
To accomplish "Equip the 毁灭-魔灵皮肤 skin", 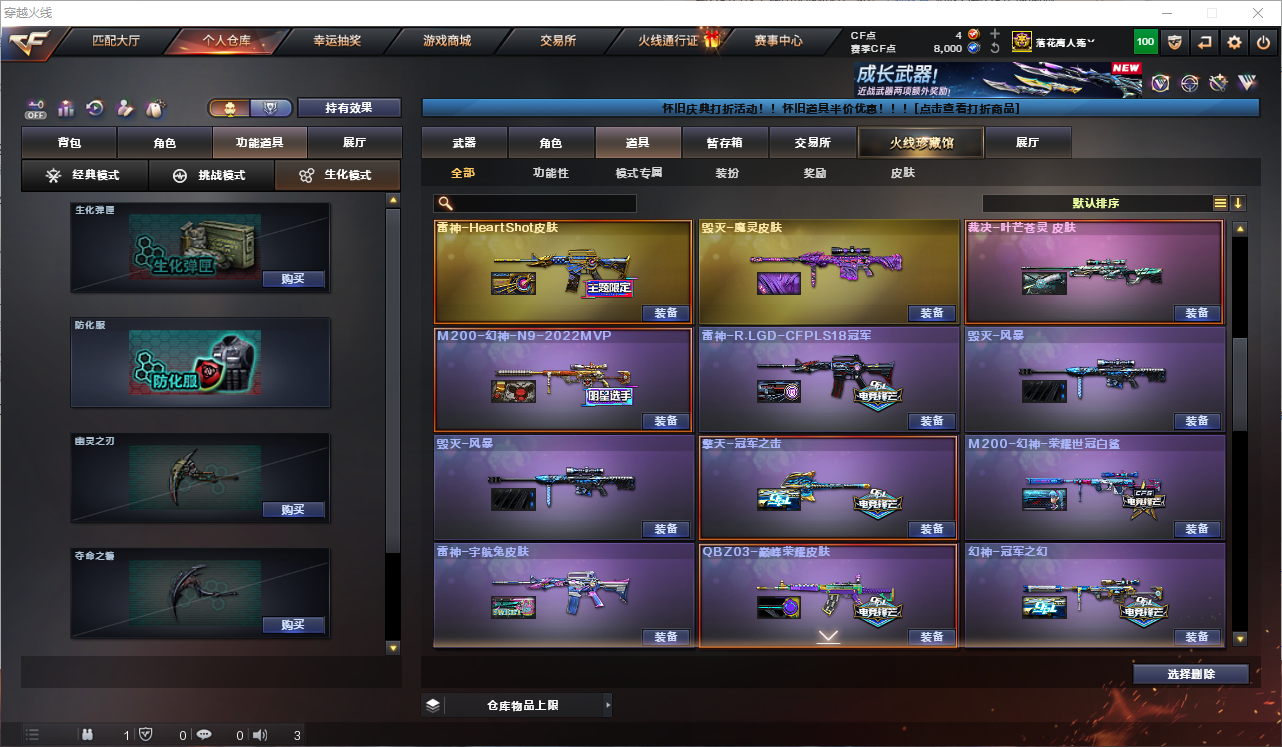I will [931, 313].
